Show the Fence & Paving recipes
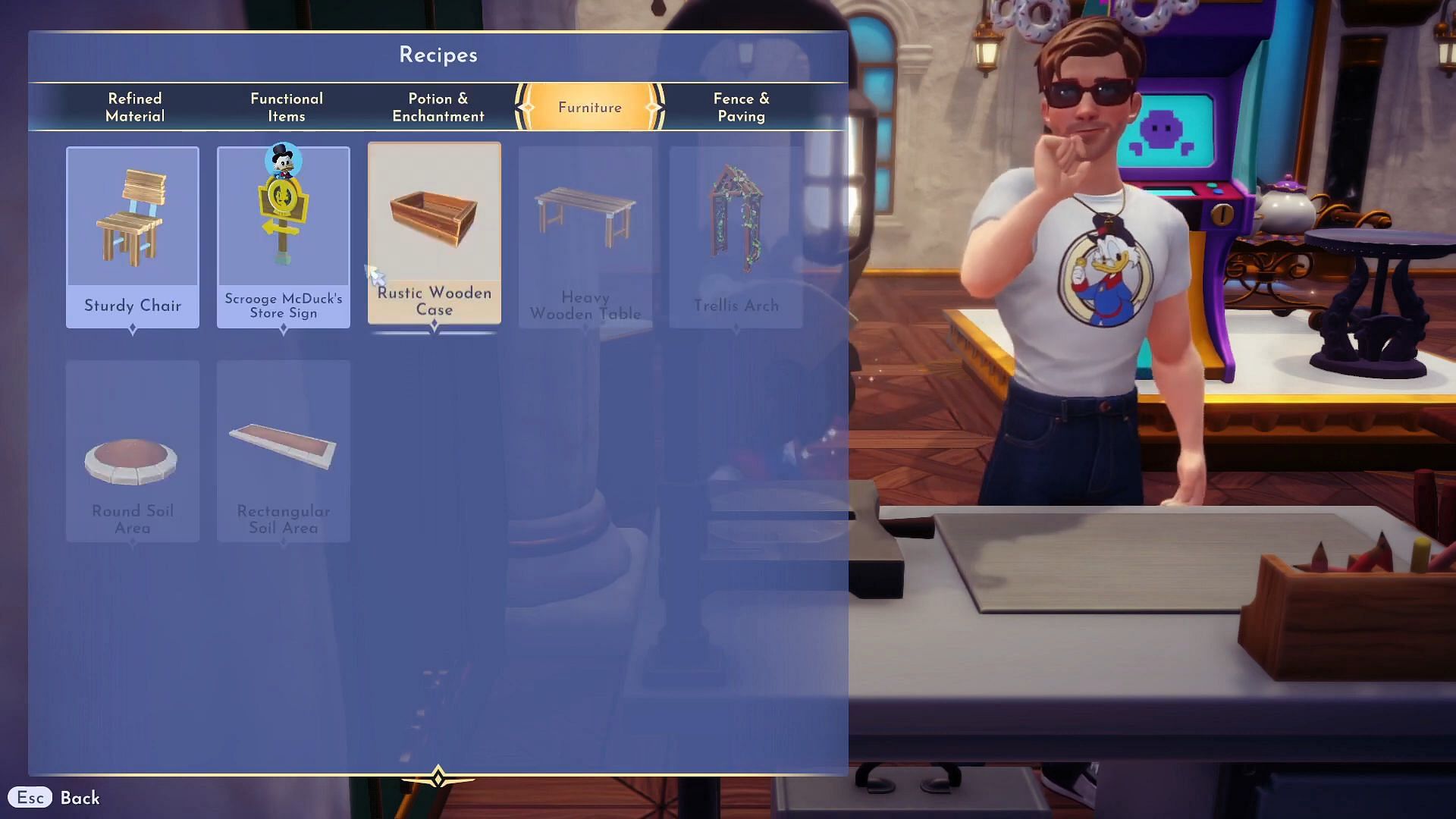The height and width of the screenshot is (819, 1456). (x=741, y=107)
